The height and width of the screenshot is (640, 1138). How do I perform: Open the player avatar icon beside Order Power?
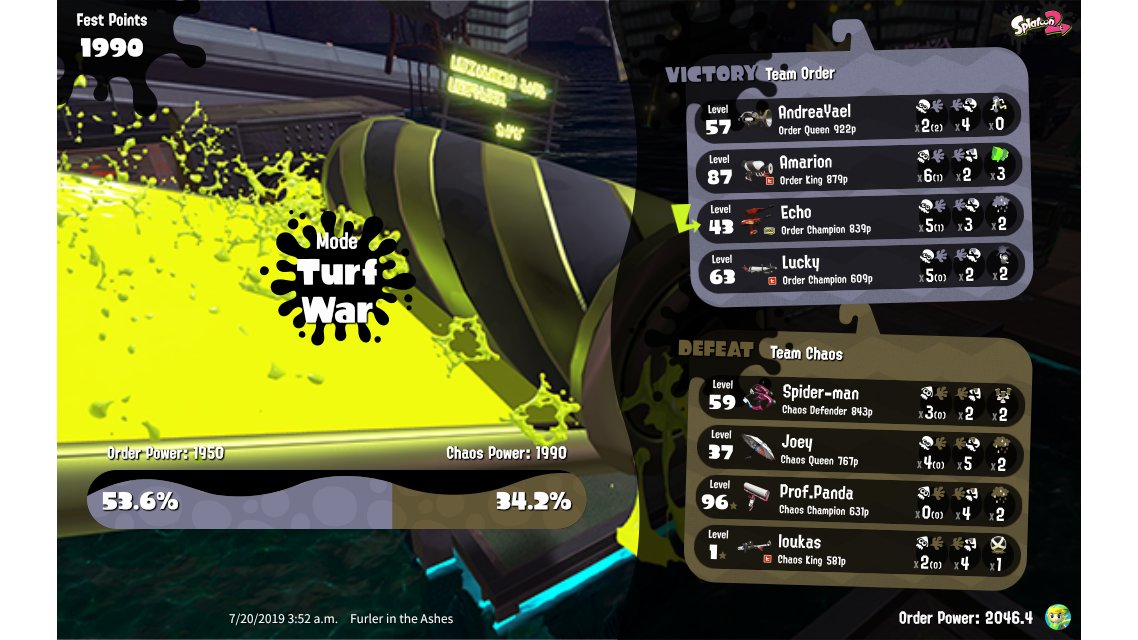point(1058,617)
